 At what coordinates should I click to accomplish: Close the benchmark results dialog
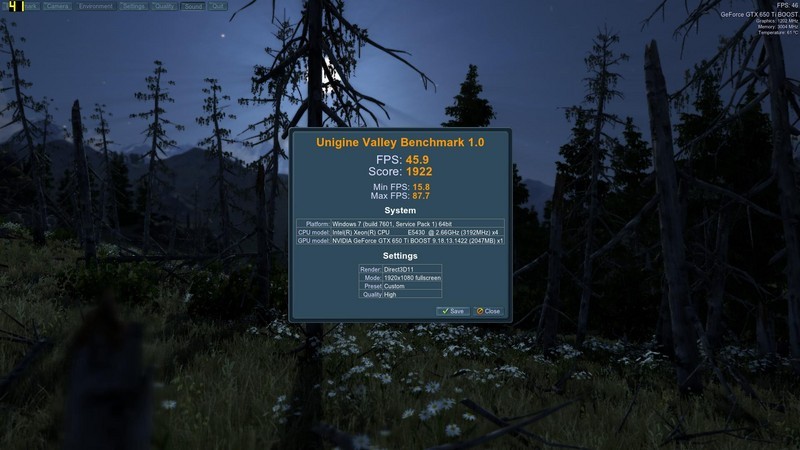tap(487, 311)
